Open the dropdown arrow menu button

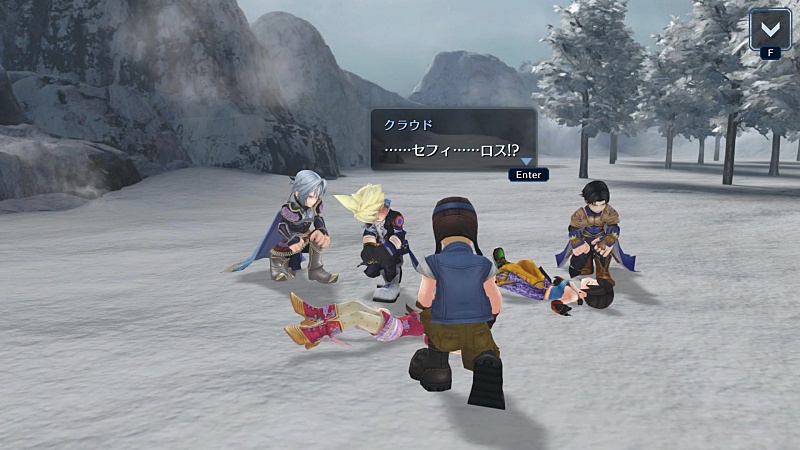(769, 27)
